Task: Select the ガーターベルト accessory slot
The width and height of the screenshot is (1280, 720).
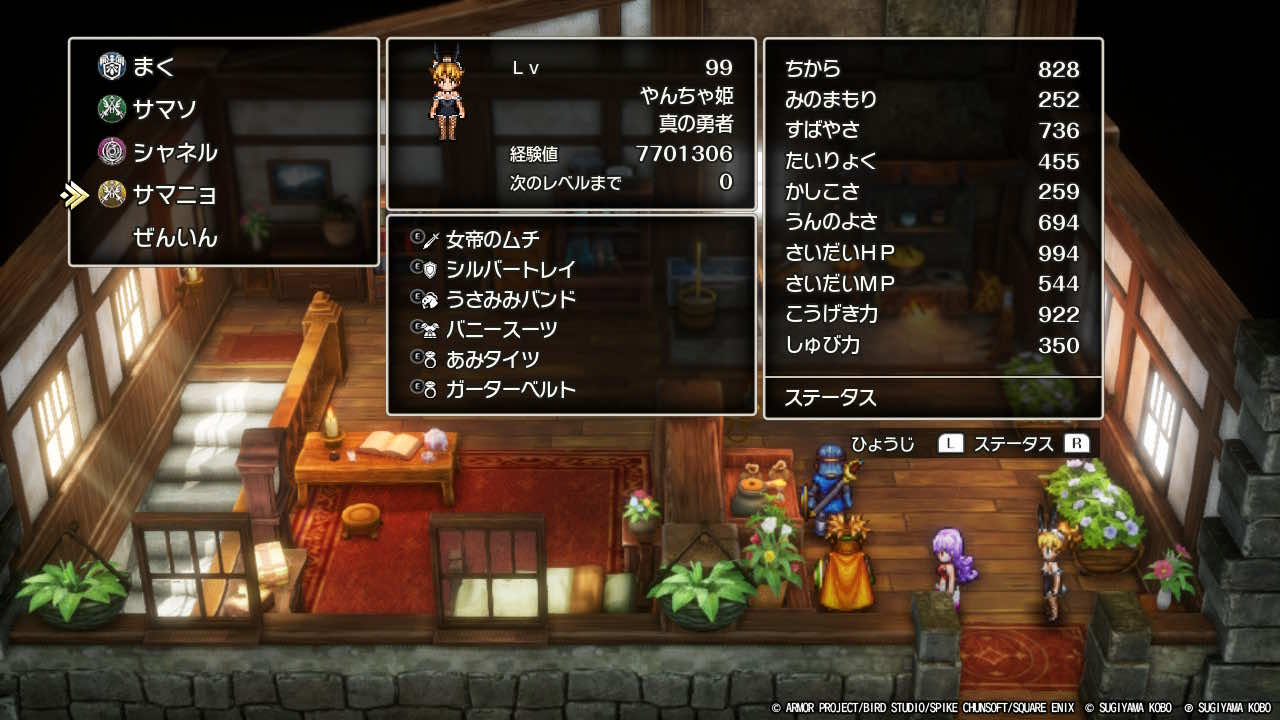Action: pyautogui.click(x=510, y=389)
